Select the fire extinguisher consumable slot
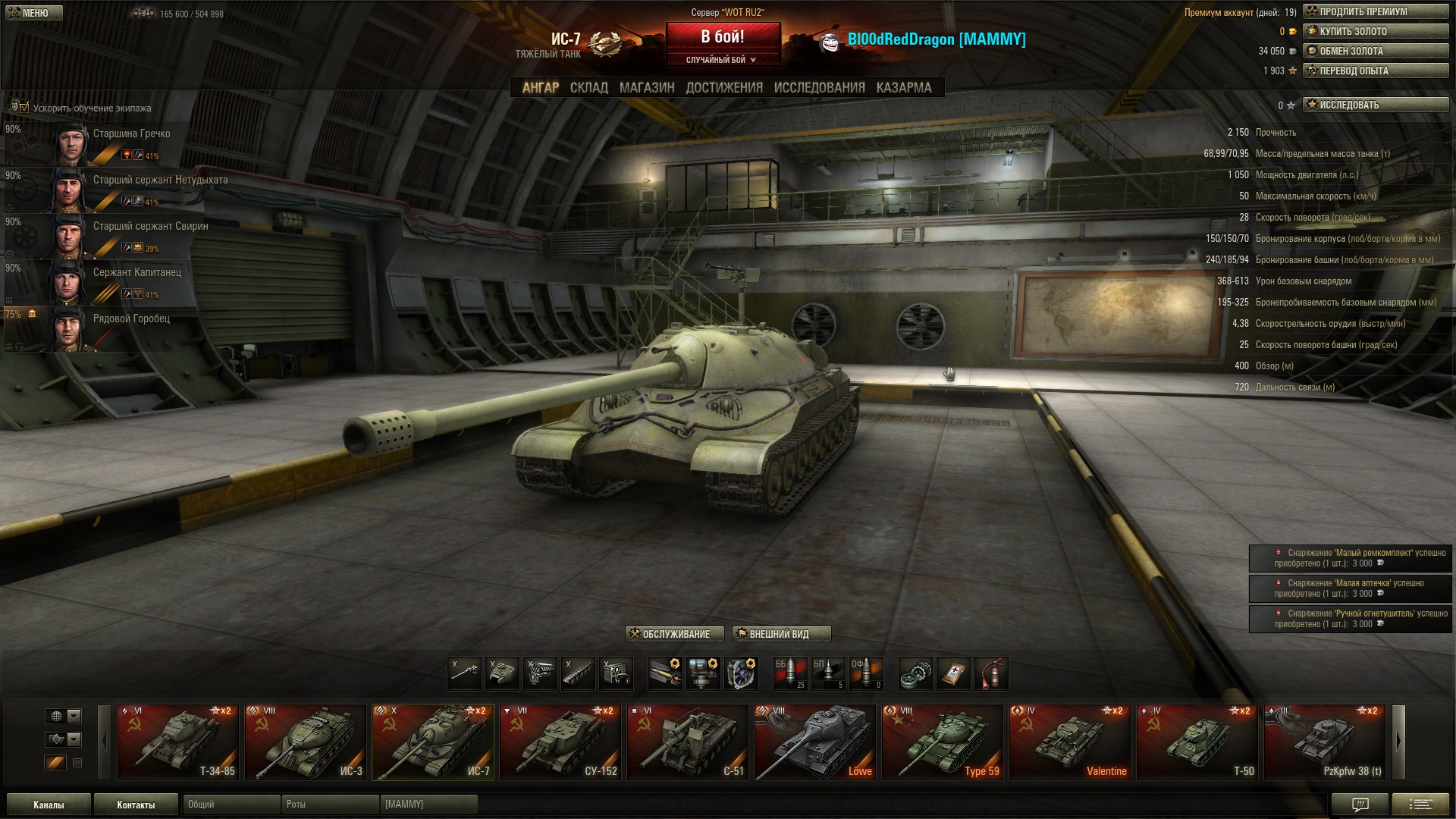Viewport: 1456px width, 819px height. pos(991,673)
